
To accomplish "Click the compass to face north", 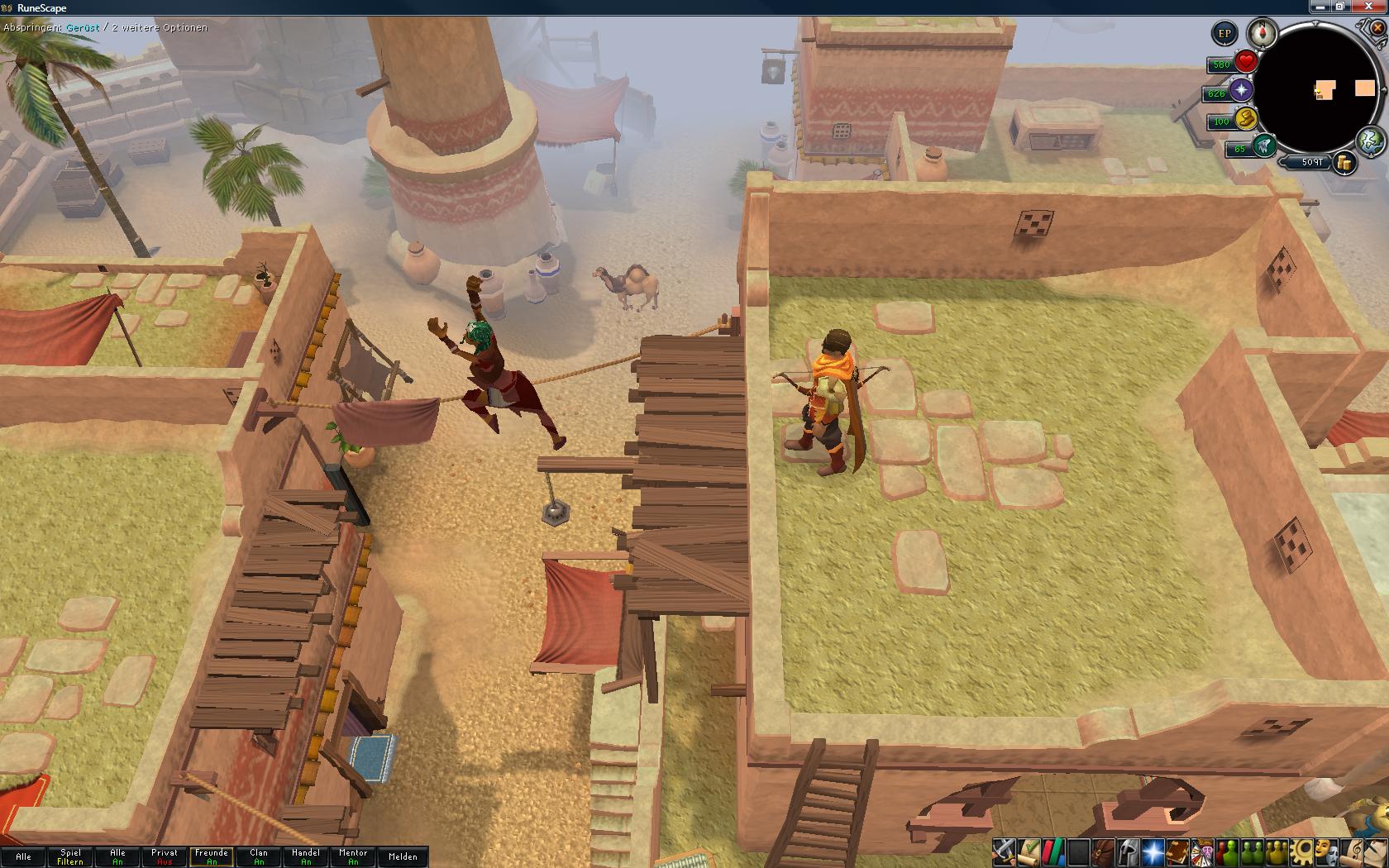I will [x=1262, y=33].
